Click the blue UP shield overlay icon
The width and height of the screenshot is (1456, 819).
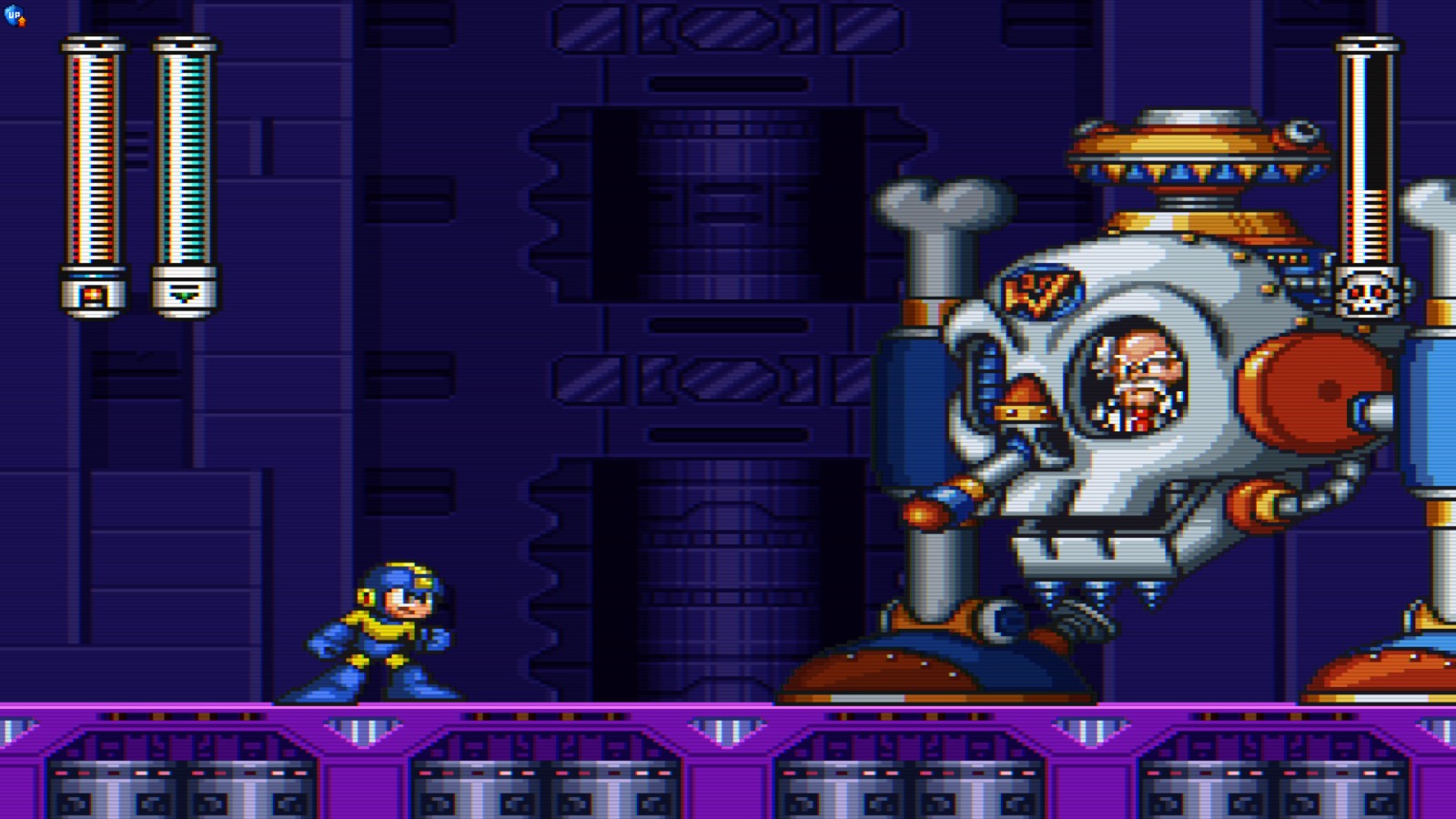tap(14, 15)
